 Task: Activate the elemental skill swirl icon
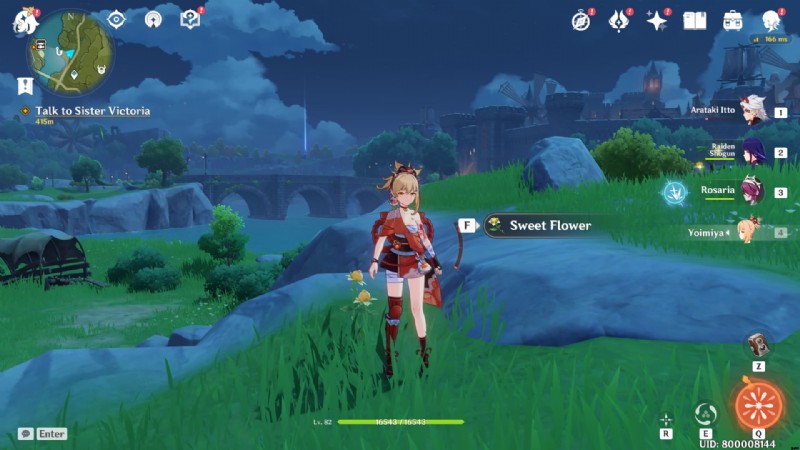pyautogui.click(x=706, y=413)
